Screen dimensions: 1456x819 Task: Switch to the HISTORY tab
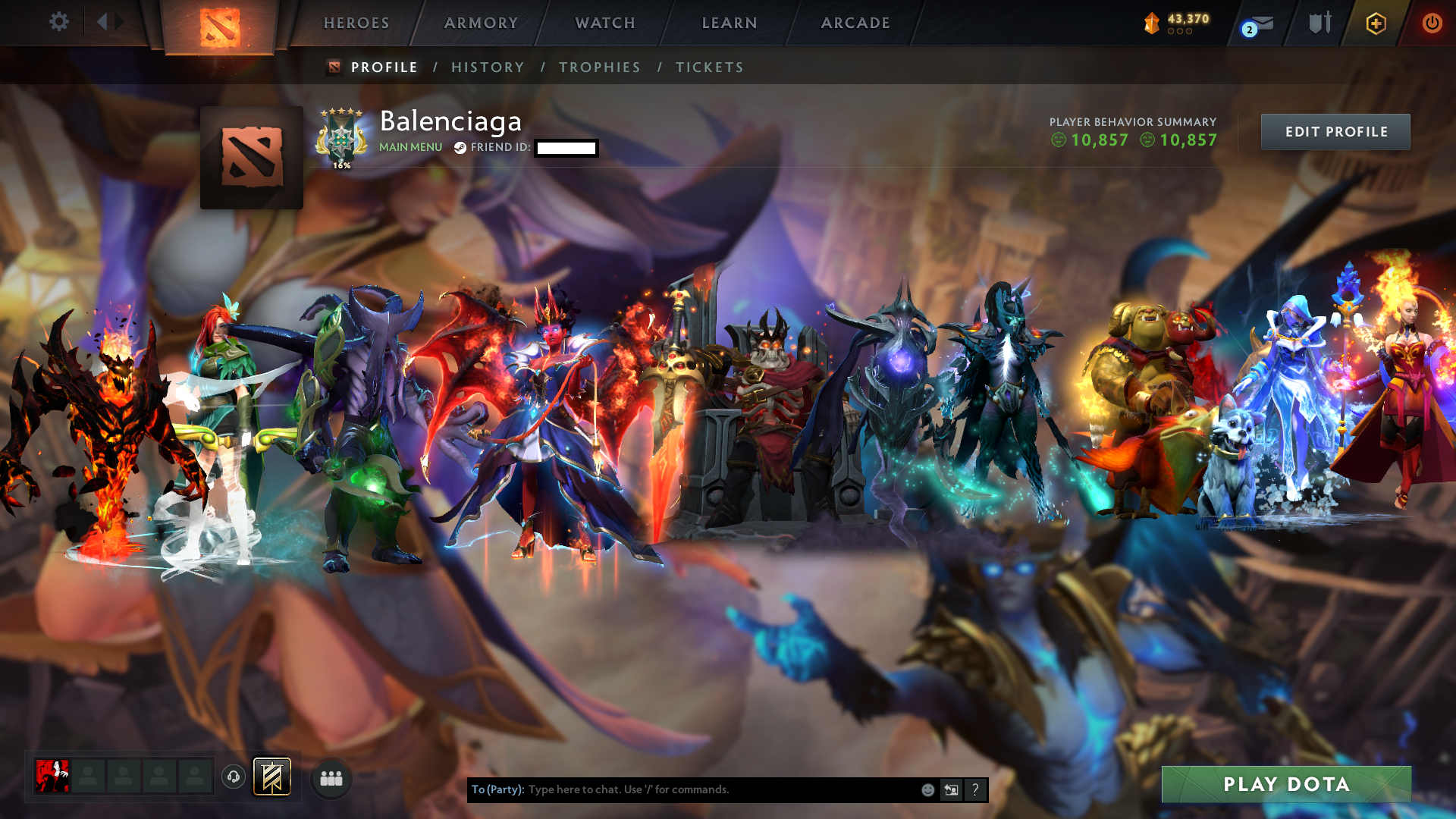click(488, 67)
